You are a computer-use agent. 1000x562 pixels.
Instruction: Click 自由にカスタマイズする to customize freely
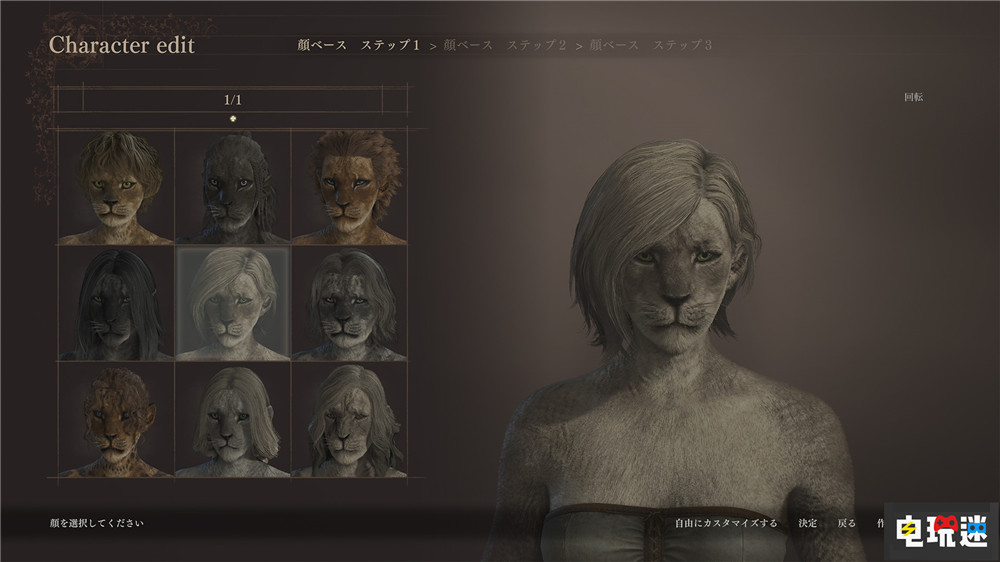pyautogui.click(x=726, y=523)
